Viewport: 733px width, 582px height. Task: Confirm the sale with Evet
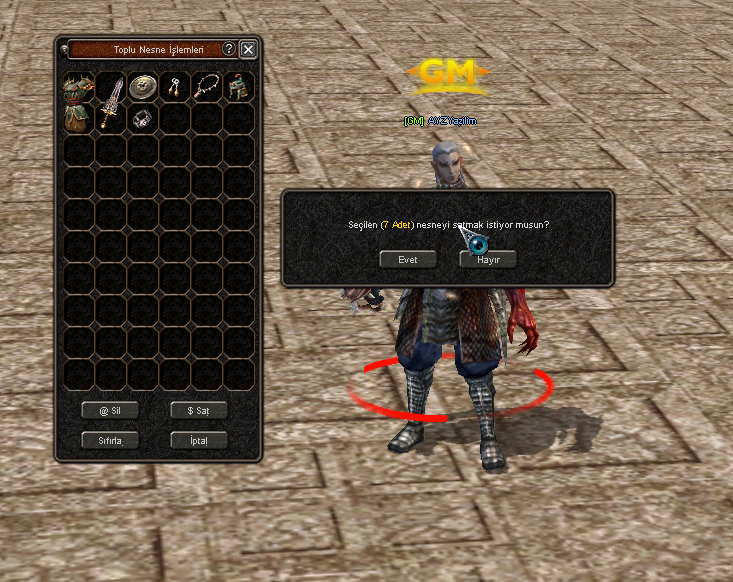click(x=408, y=259)
